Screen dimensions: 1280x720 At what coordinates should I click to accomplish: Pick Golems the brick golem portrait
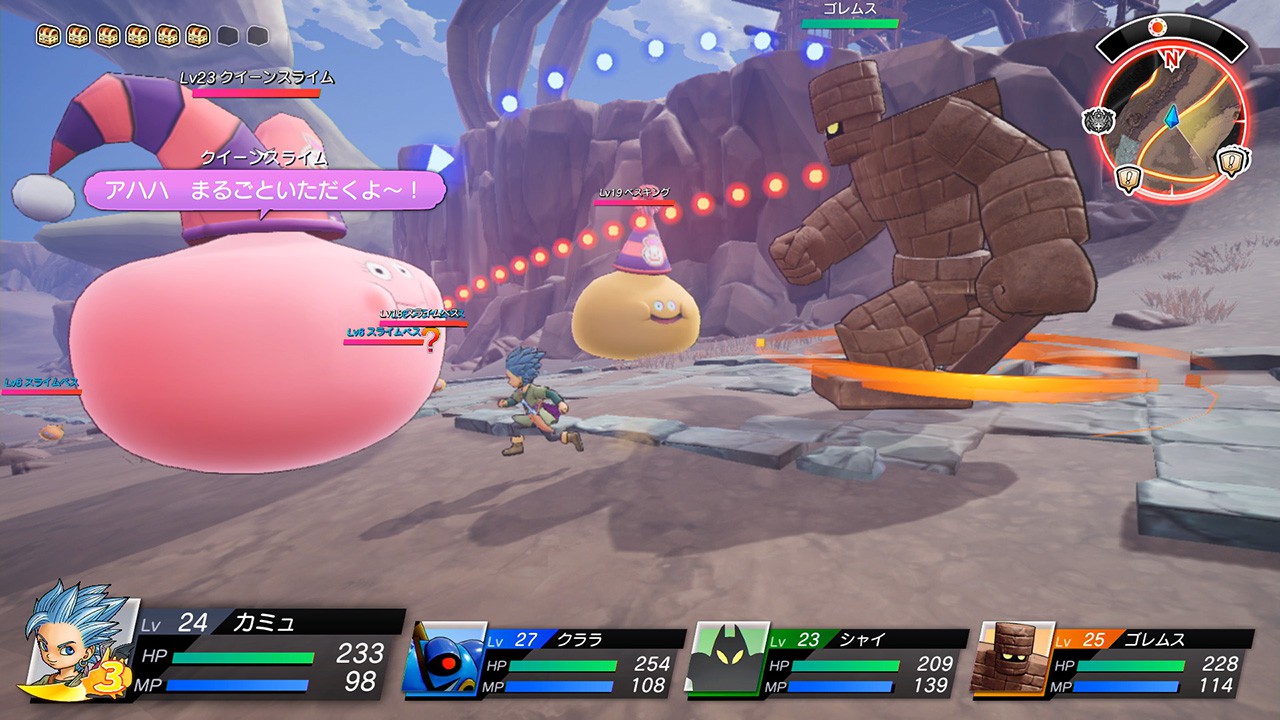tap(1012, 658)
